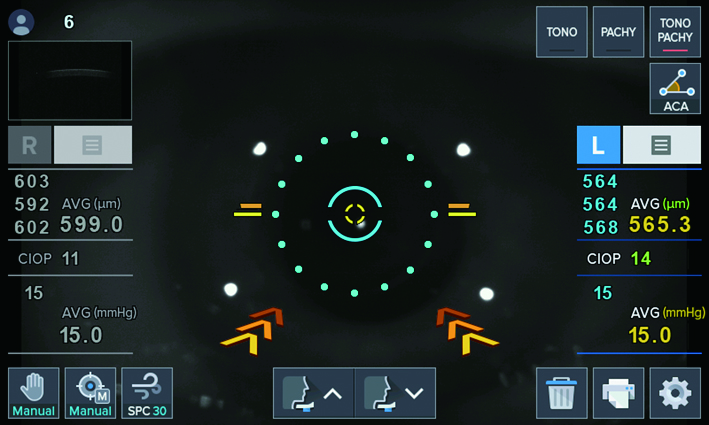Lower the chinrest with down arrow
Image resolution: width=709 pixels, height=425 pixels.
(396, 393)
